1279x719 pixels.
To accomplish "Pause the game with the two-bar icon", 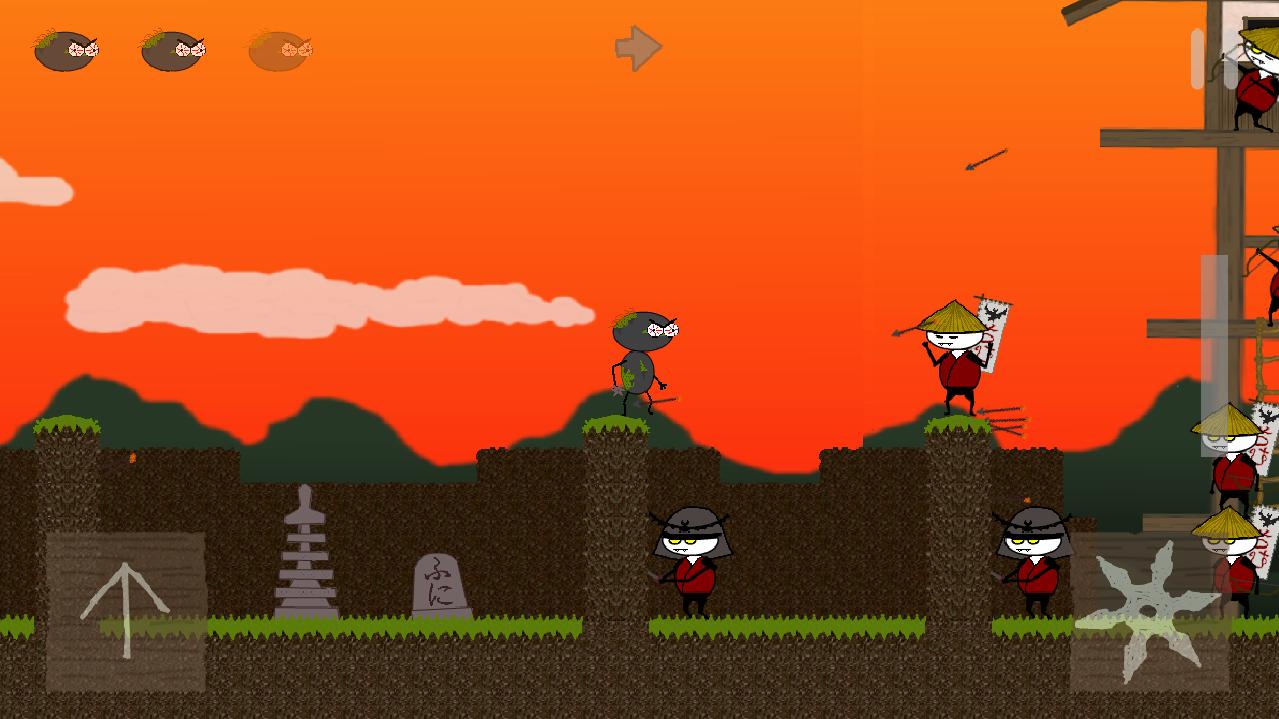I will 1214,59.
